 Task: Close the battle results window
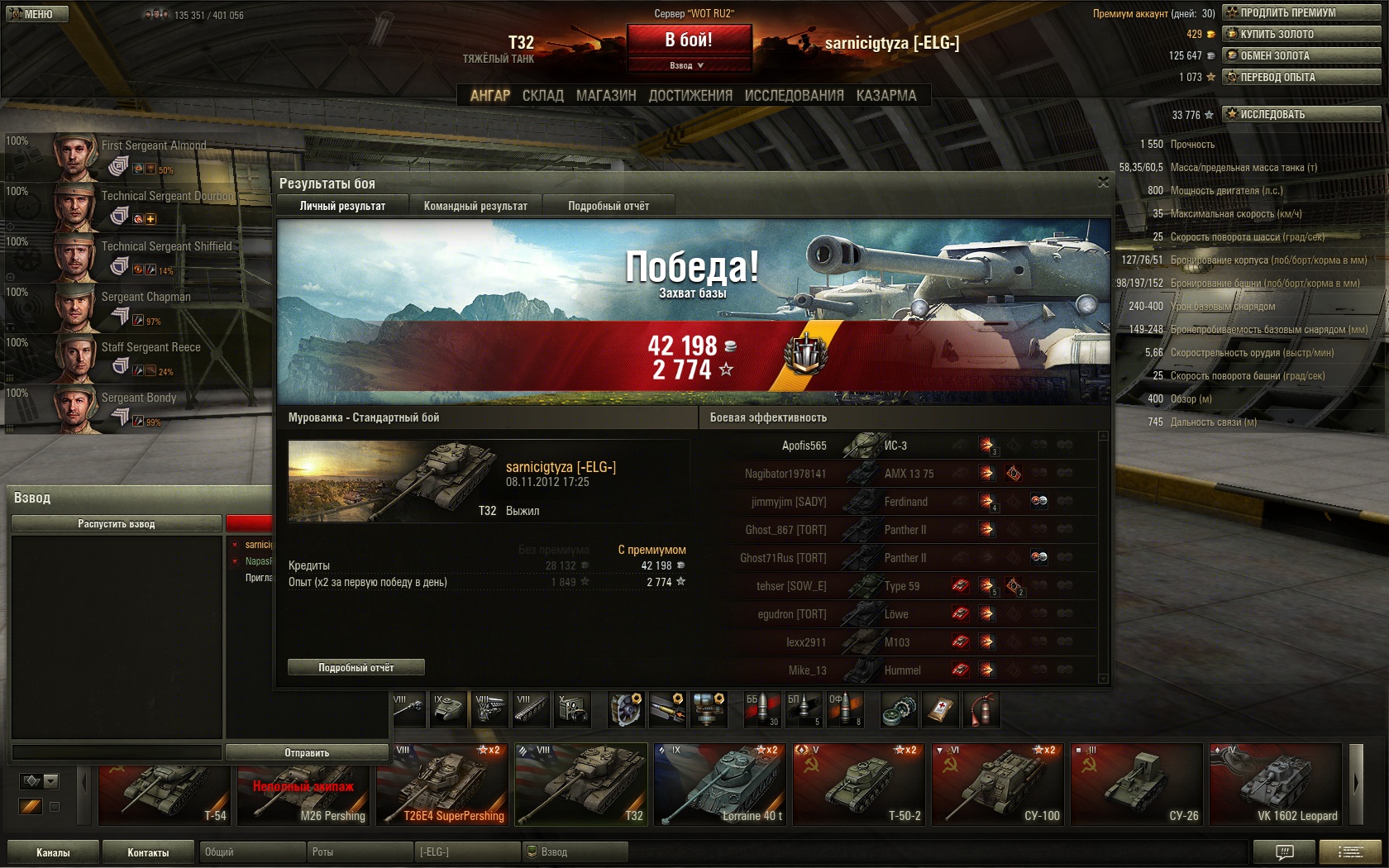[x=1103, y=182]
